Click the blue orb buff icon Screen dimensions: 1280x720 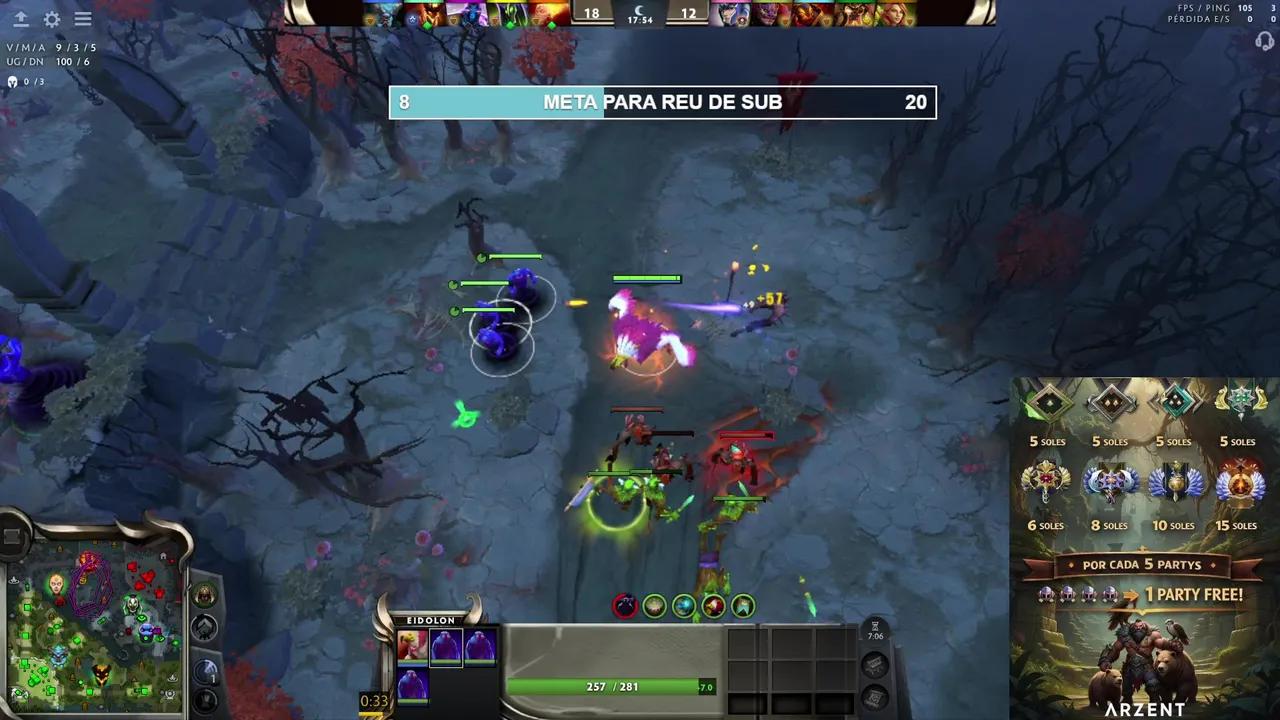click(x=684, y=606)
